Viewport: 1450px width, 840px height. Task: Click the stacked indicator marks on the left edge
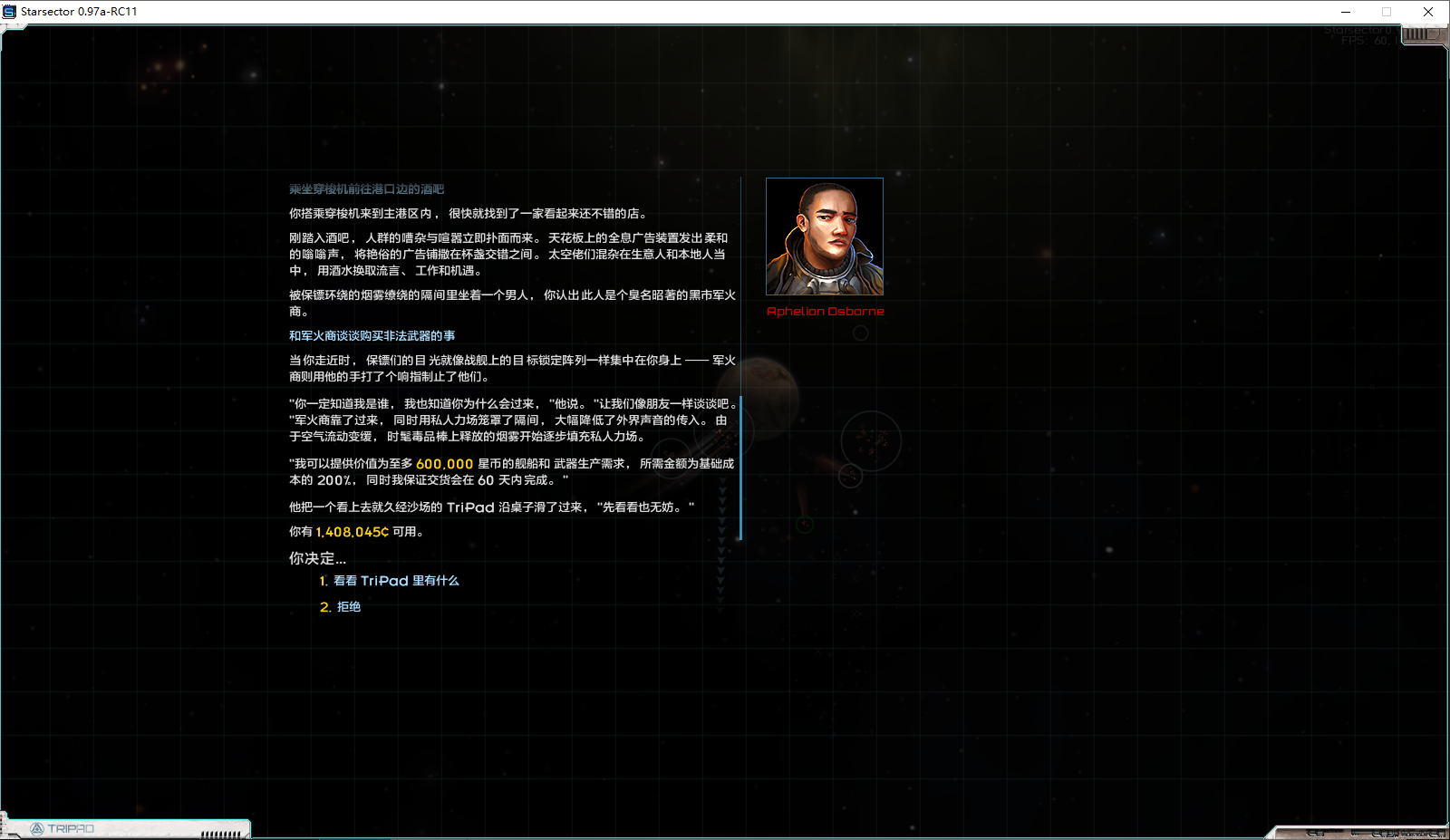(x=3, y=823)
